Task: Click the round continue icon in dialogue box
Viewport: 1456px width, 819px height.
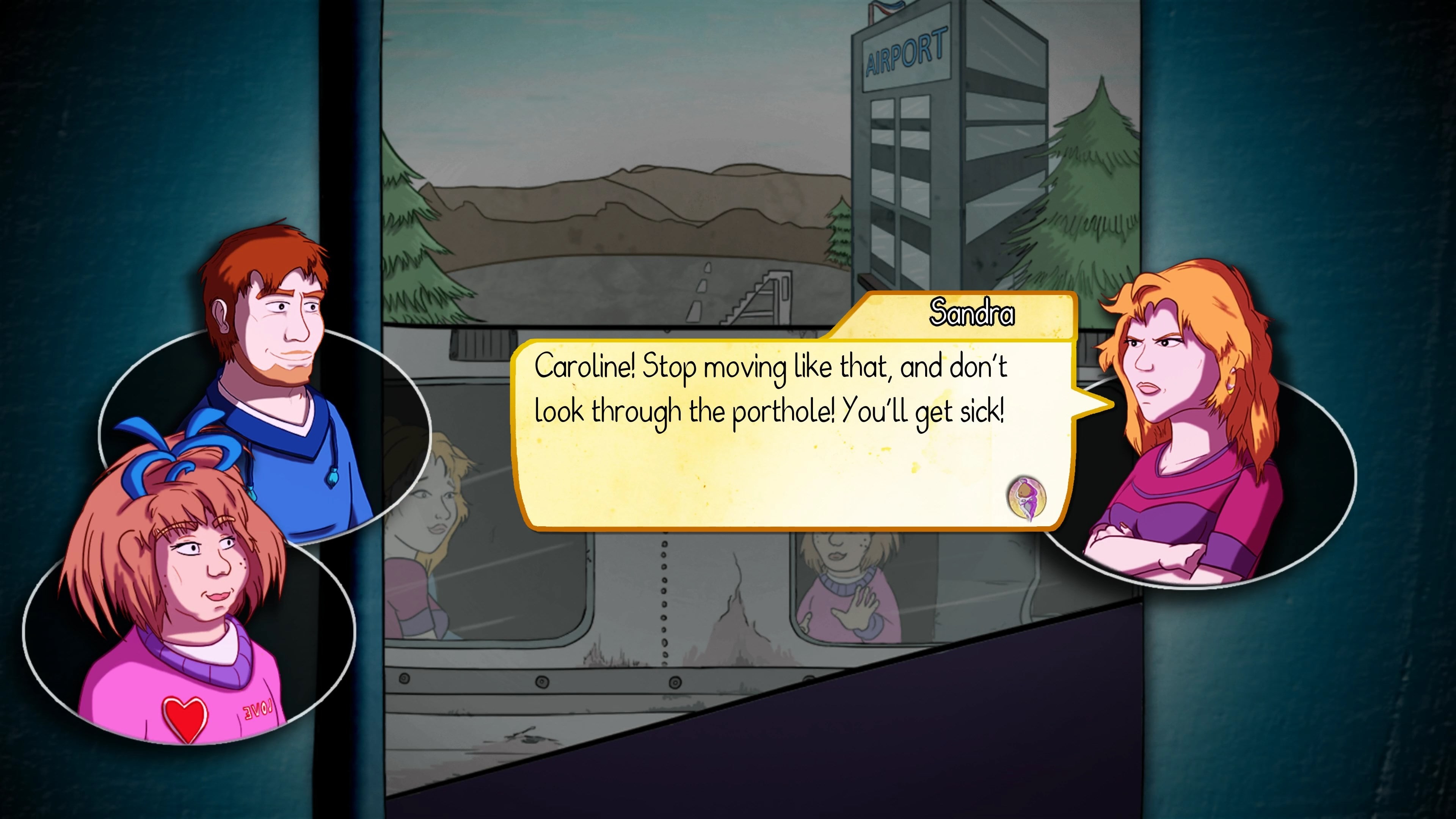Action: [x=1026, y=498]
